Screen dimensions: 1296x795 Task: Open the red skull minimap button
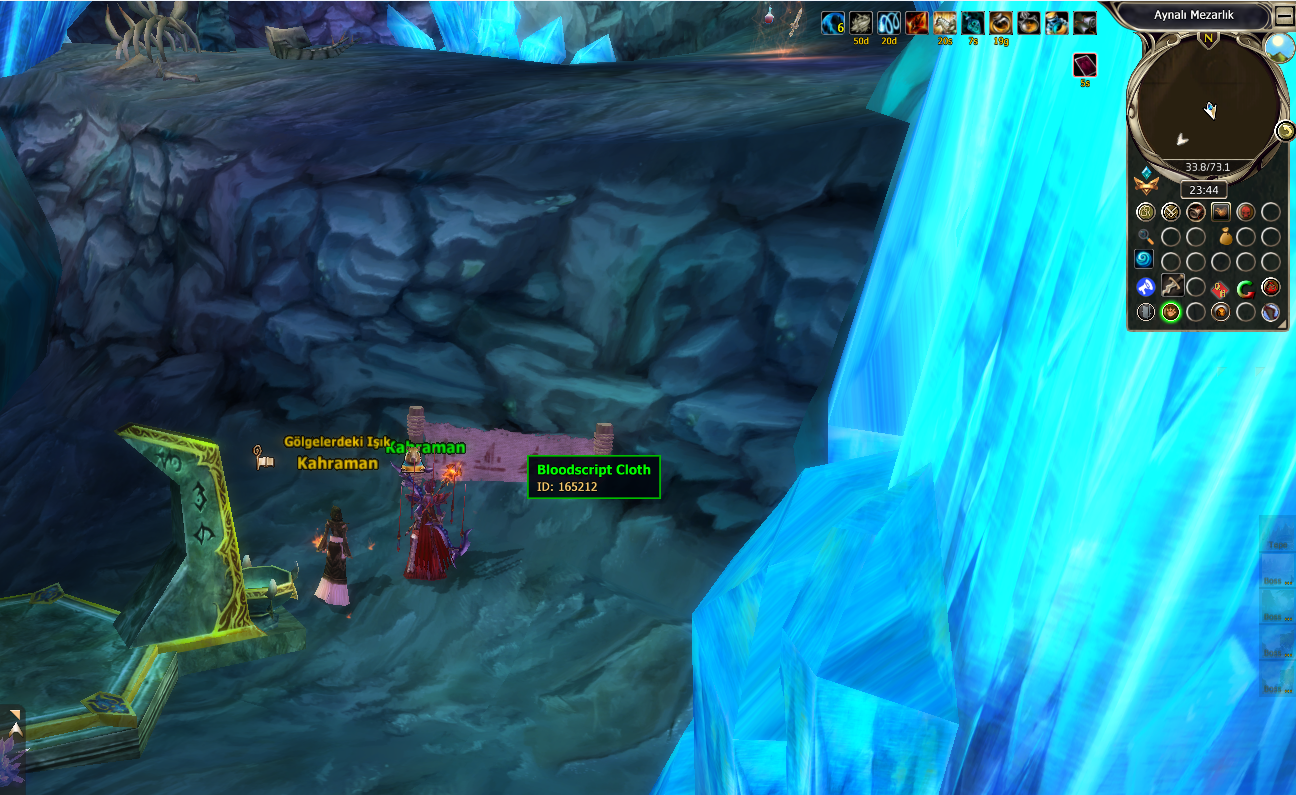(x=1246, y=212)
